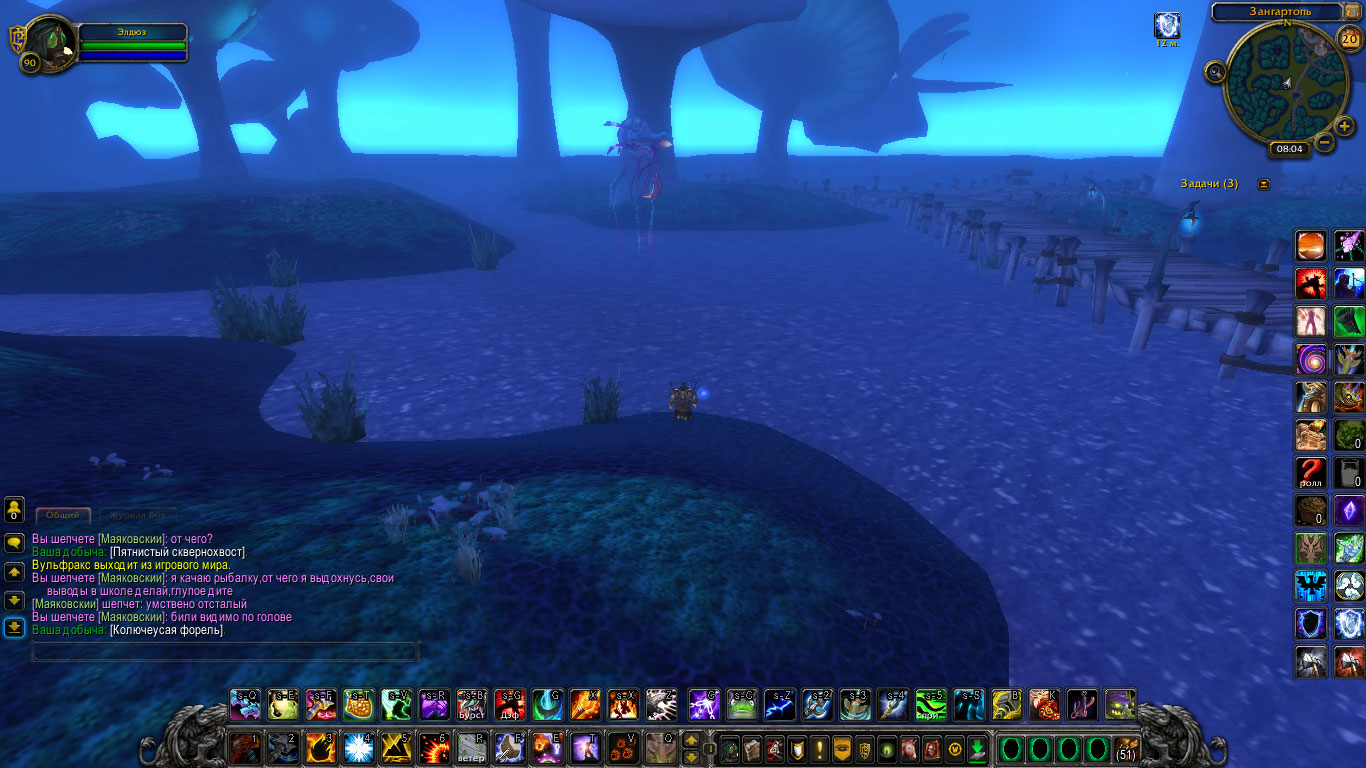
Task: Click the shield buff icon with 12 м.
Action: pos(1167,26)
